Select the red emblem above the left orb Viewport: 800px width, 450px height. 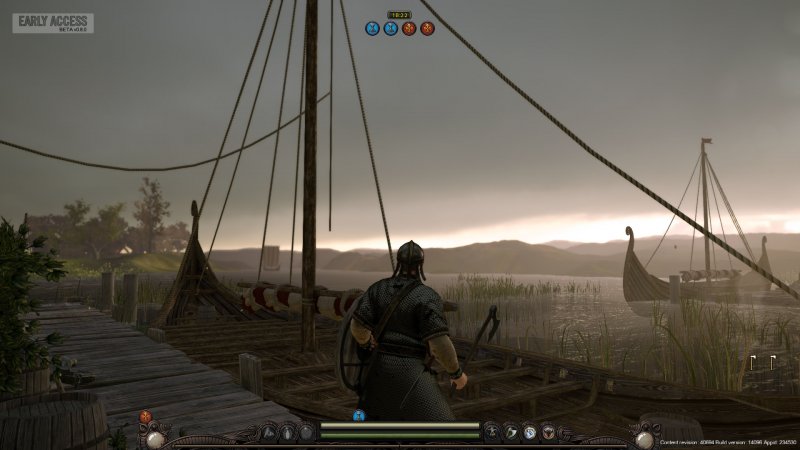click(146, 416)
